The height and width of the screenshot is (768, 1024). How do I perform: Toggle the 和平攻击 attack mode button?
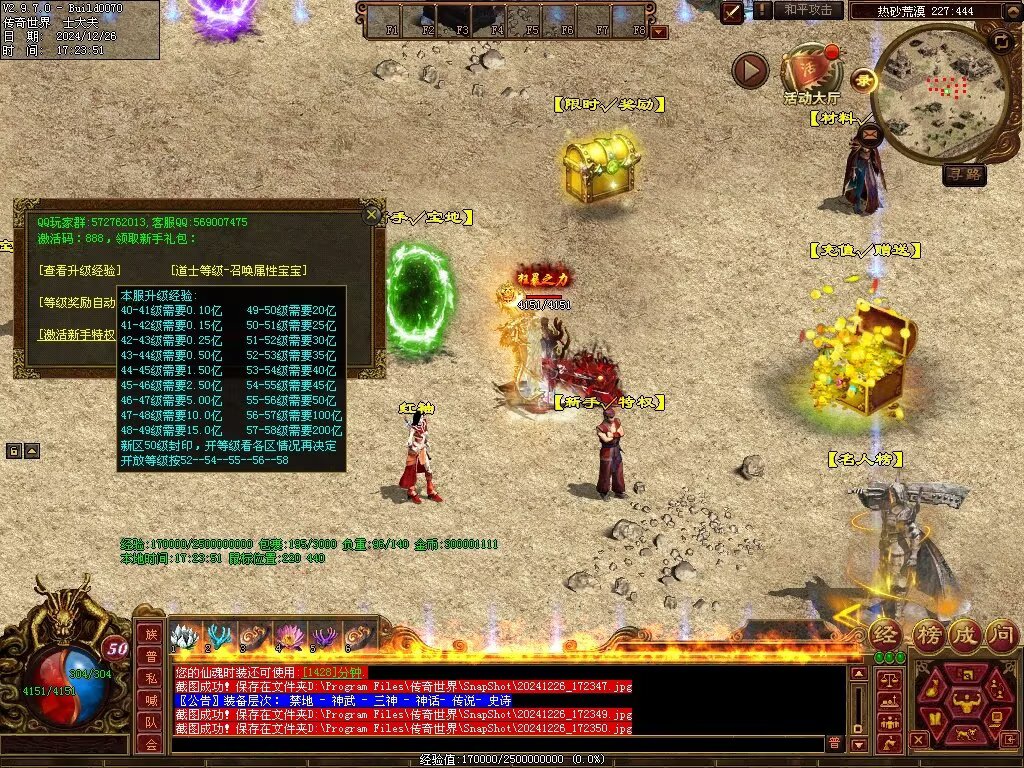808,10
